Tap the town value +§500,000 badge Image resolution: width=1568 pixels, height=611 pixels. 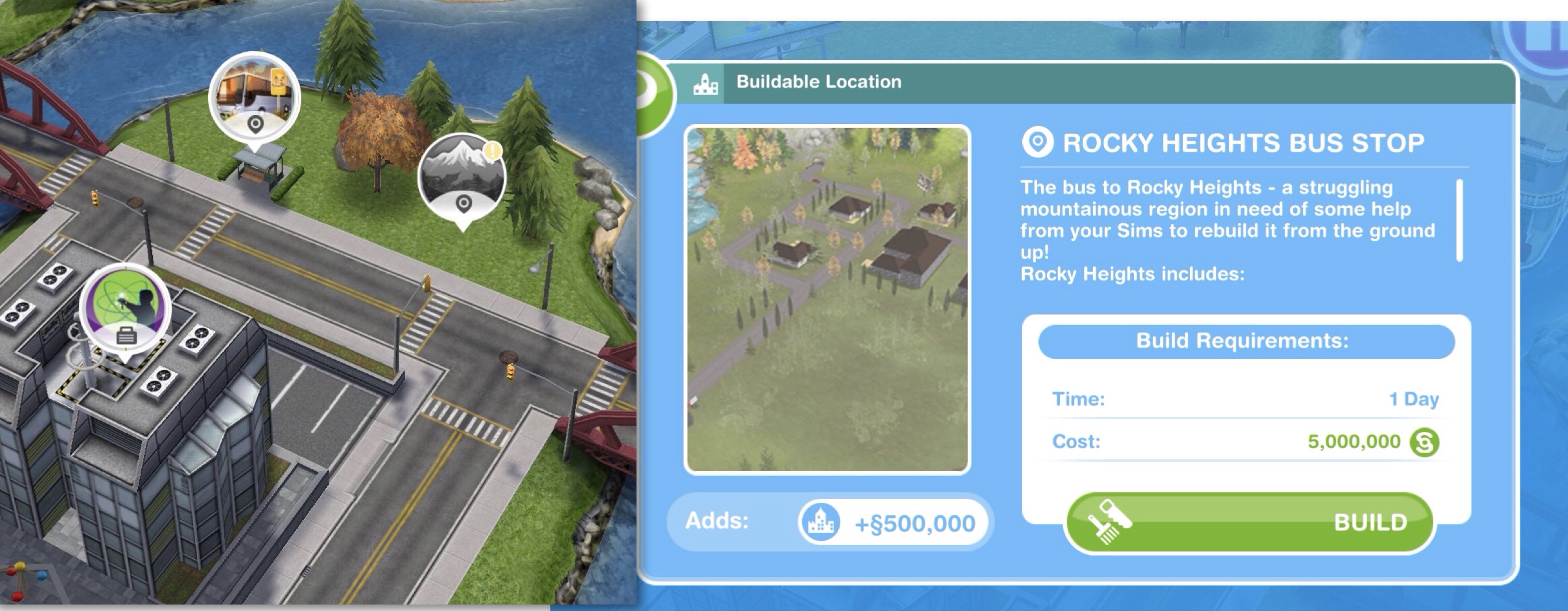(892, 523)
